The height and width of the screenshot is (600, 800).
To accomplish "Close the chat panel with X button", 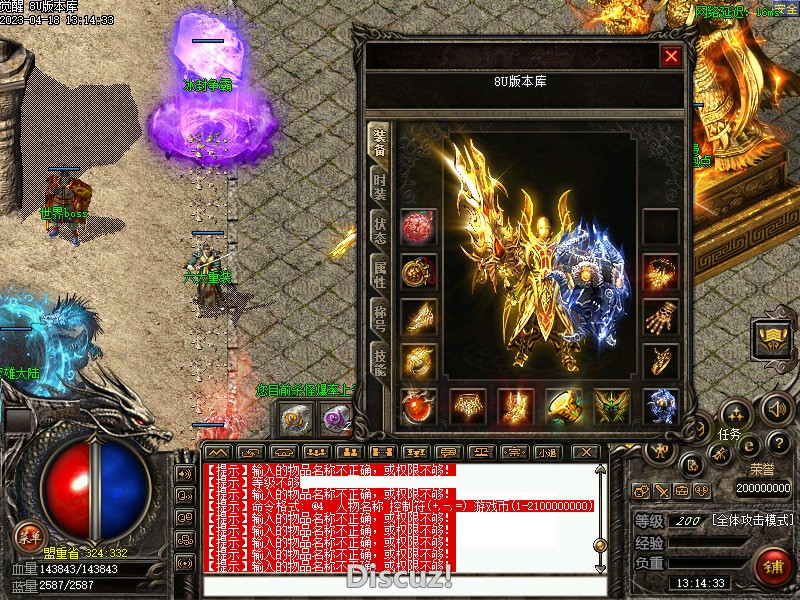I will [x=586, y=452].
